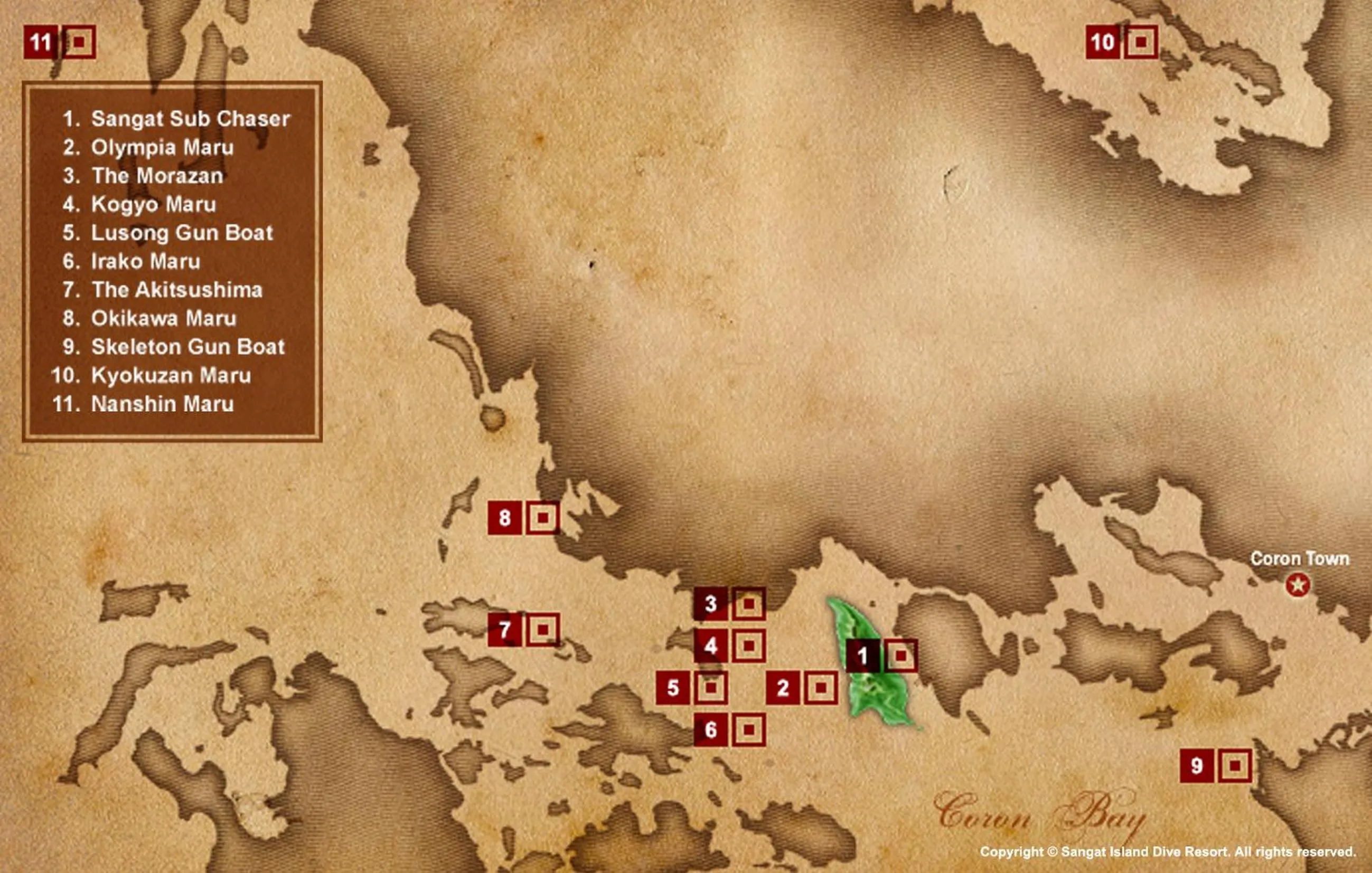
Task: Select Olympia Maru from the legend list
Action: coord(162,147)
